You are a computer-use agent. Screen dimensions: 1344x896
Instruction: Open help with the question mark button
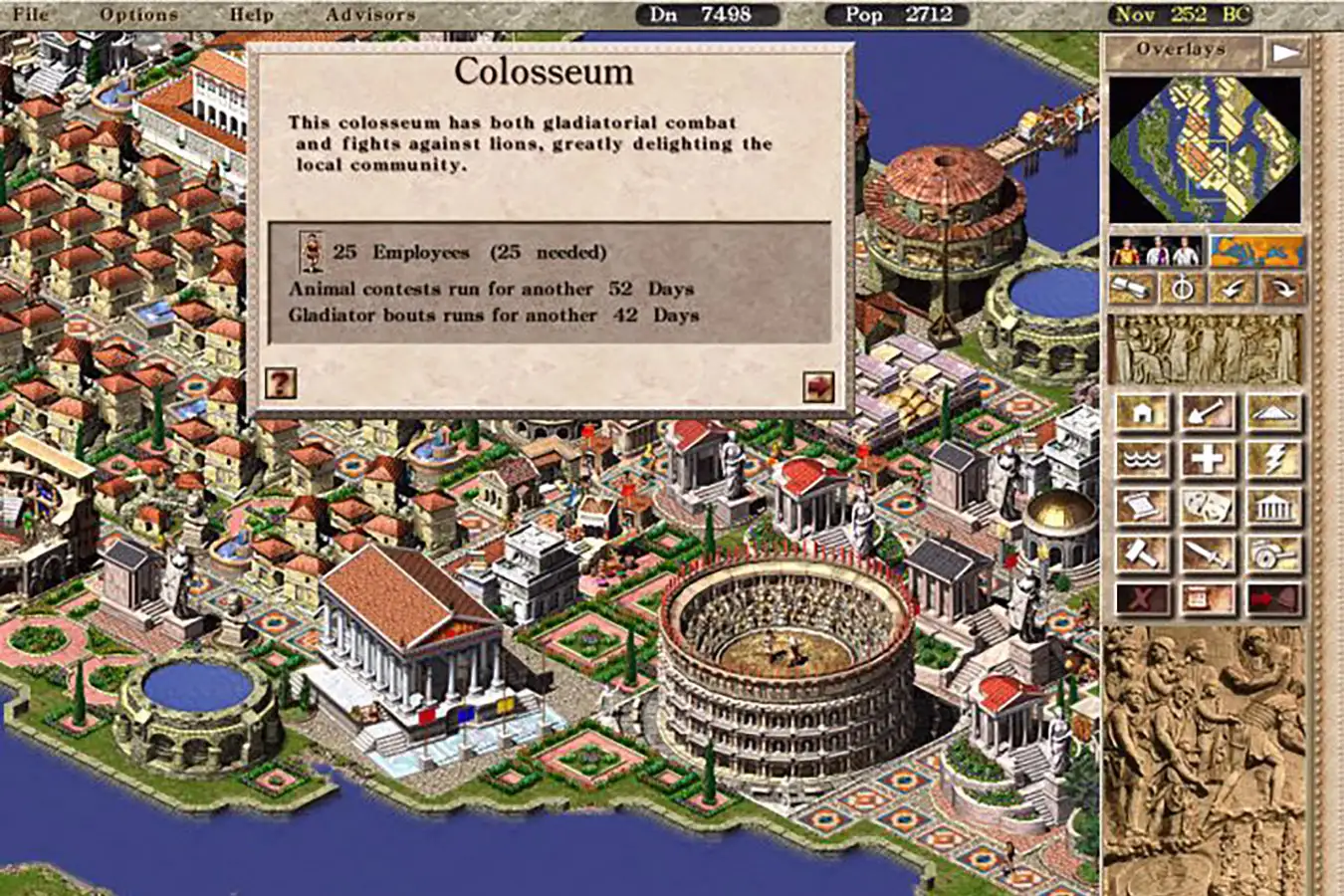pyautogui.click(x=282, y=382)
